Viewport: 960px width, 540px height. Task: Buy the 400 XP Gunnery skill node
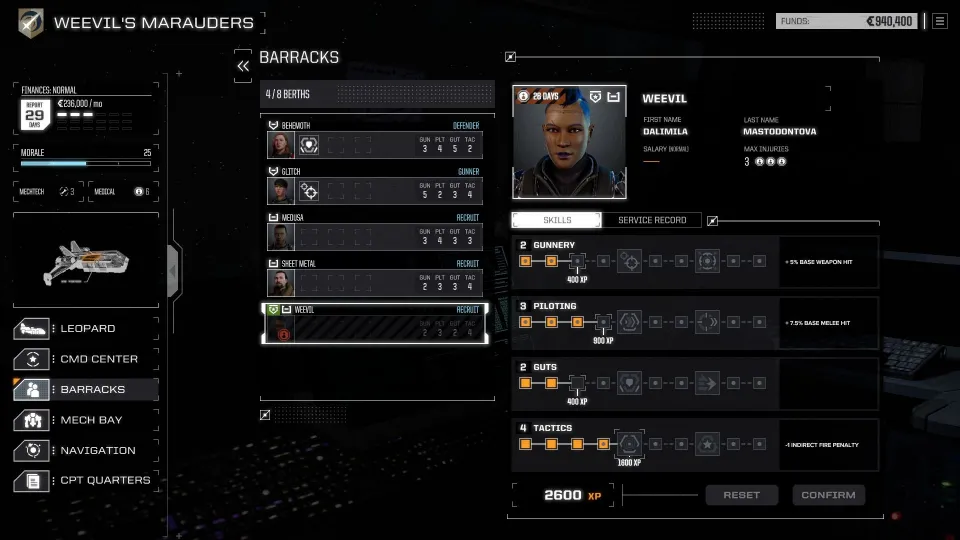pos(577,261)
